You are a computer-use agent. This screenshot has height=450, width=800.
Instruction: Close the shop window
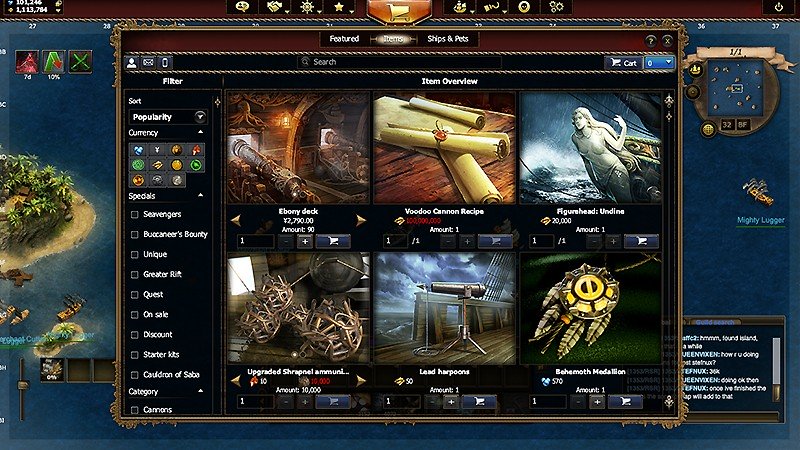(x=667, y=41)
